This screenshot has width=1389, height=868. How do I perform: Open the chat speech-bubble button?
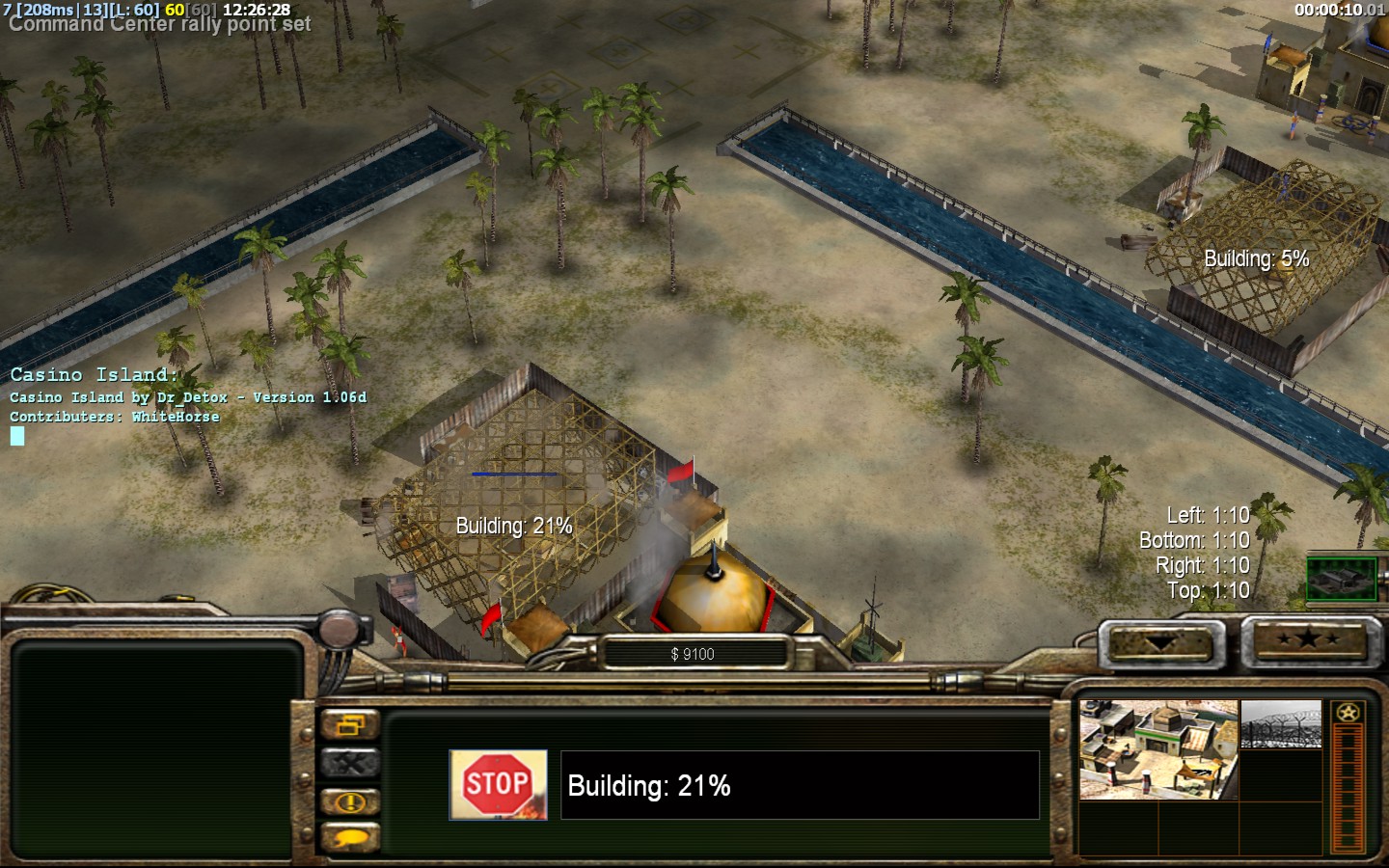(x=349, y=838)
